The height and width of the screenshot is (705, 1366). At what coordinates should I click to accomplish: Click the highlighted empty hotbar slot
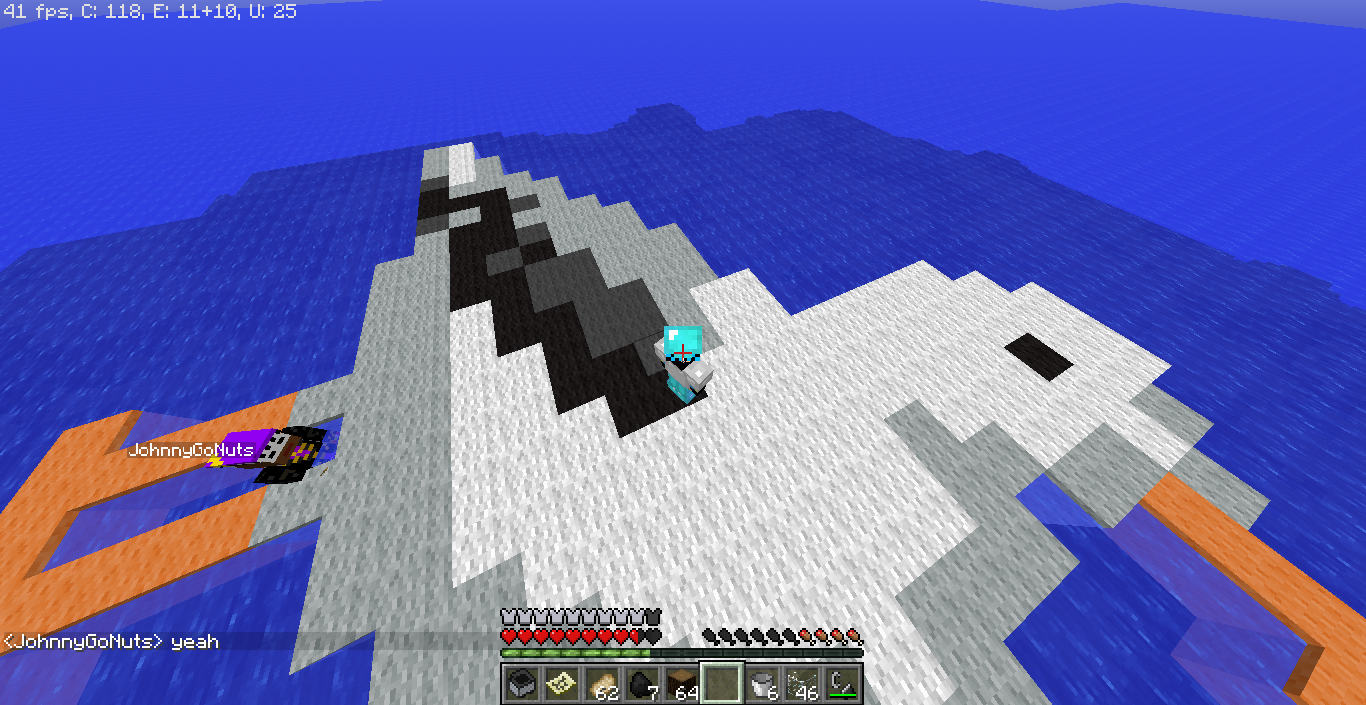[721, 684]
